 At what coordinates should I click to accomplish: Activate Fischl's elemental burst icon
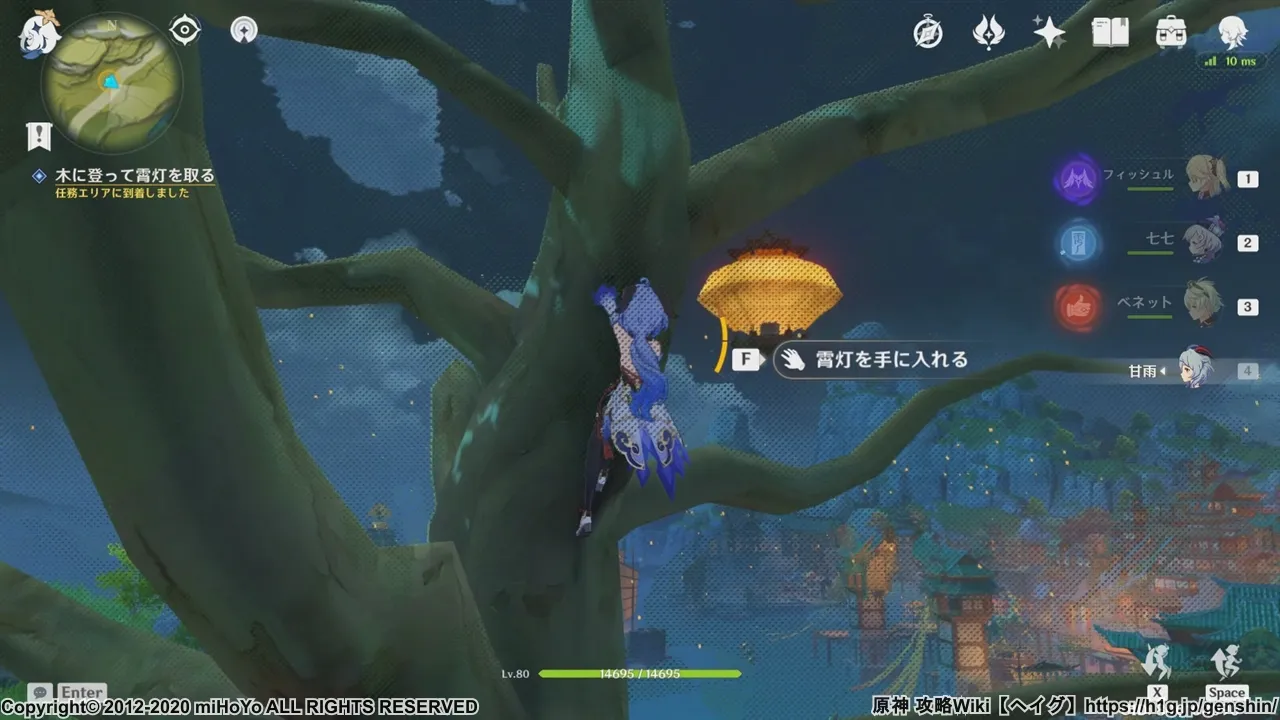(1078, 178)
